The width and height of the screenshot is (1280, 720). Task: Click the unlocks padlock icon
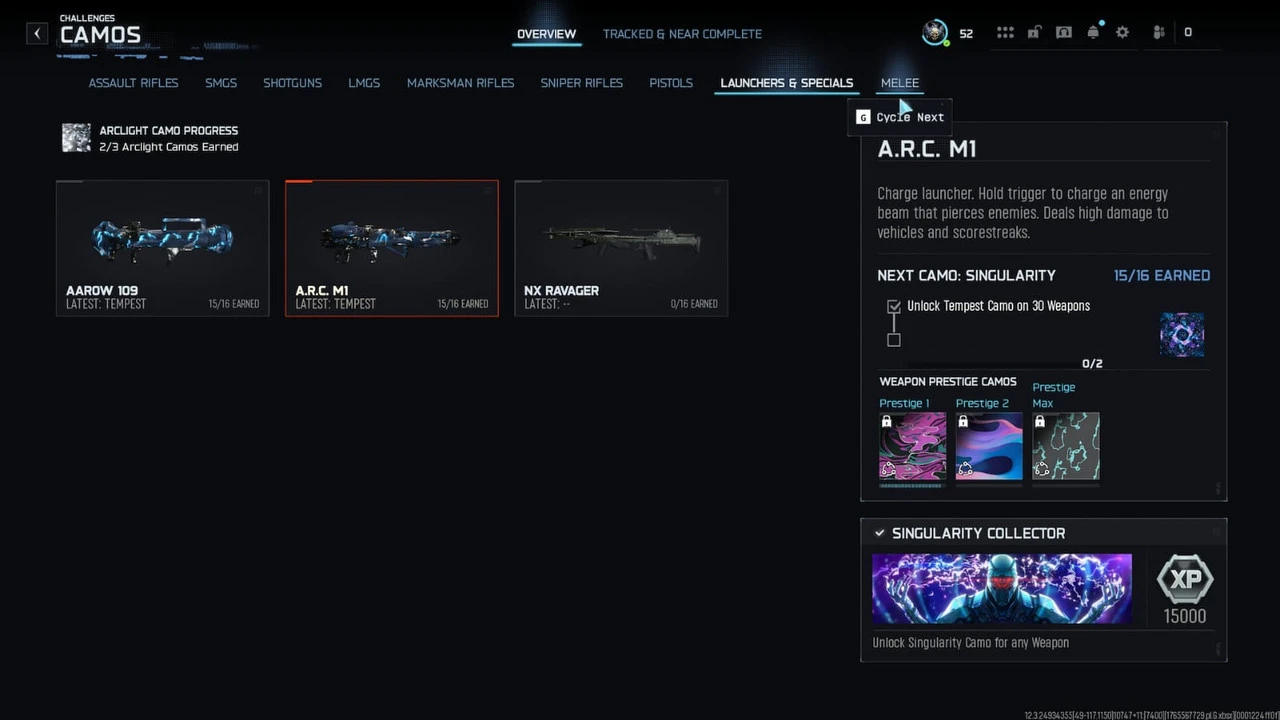click(x=1034, y=31)
